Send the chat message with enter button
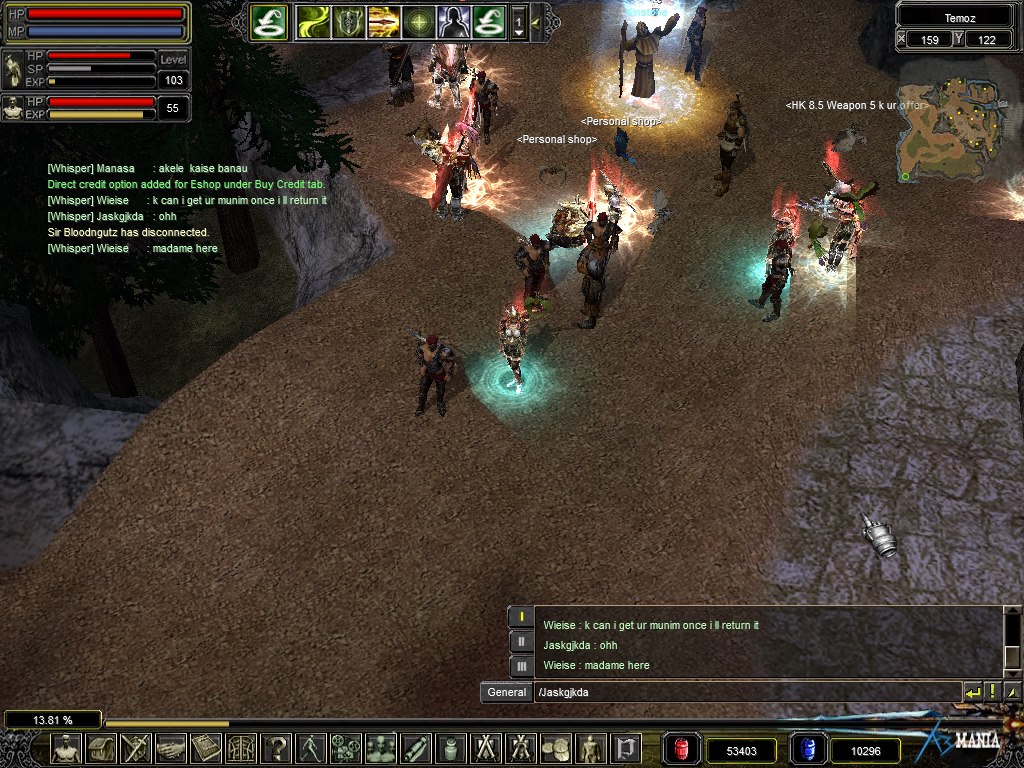The image size is (1024, 768). tap(972, 692)
